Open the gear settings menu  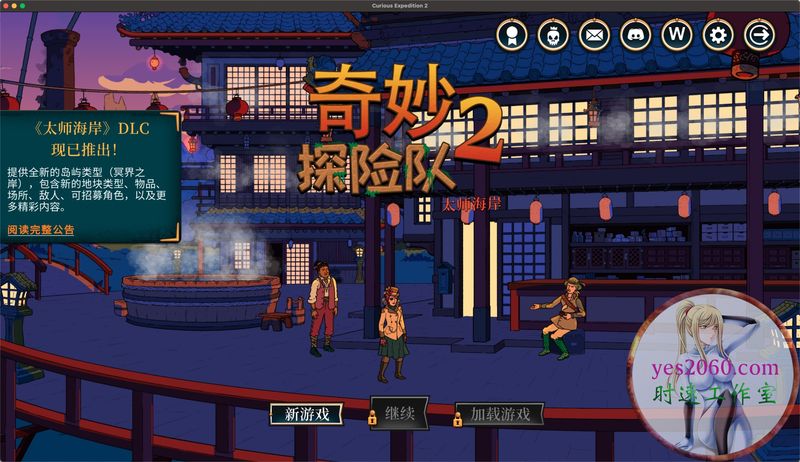point(718,36)
